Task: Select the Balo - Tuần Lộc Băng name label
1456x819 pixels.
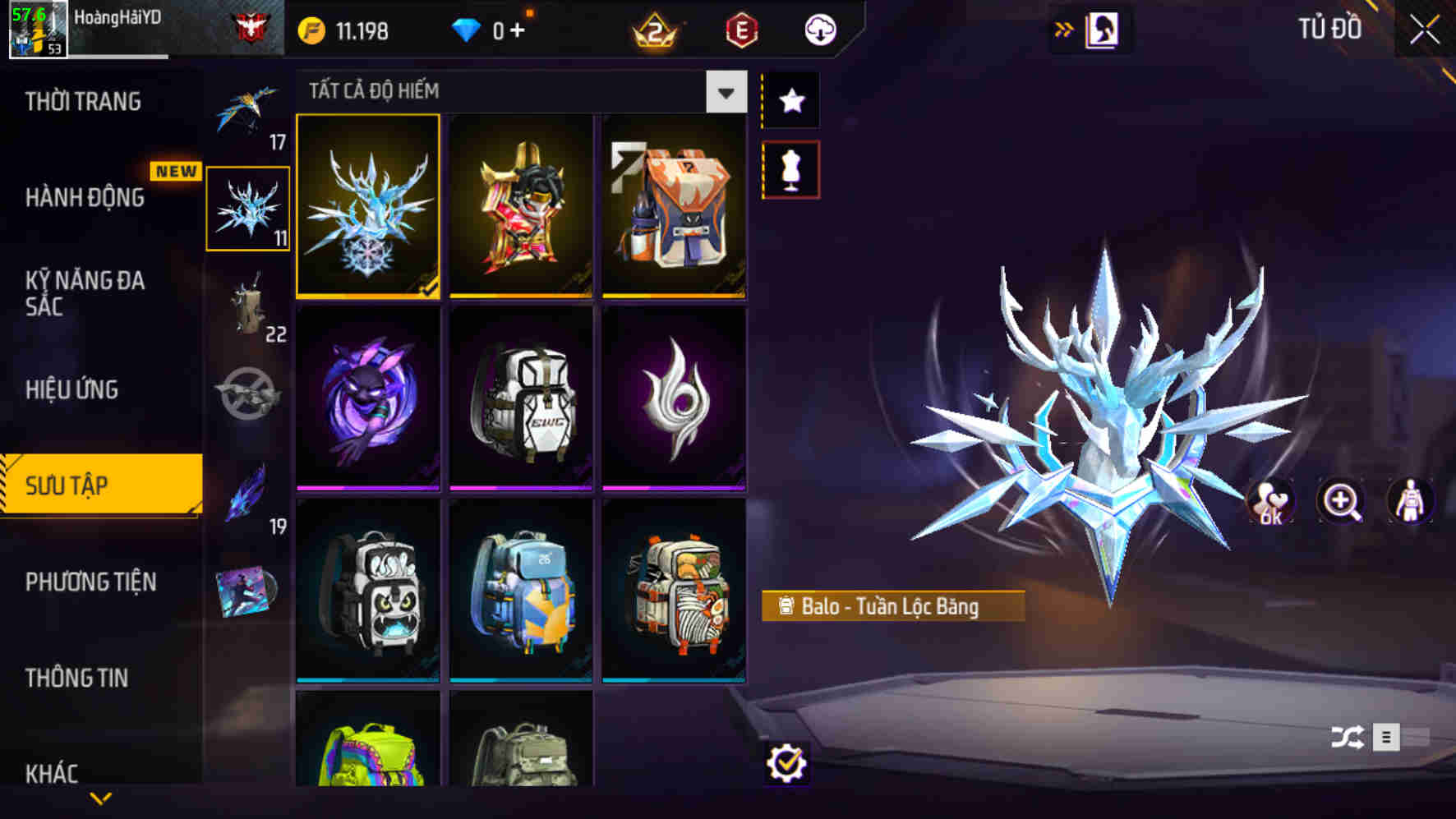Action: click(892, 608)
